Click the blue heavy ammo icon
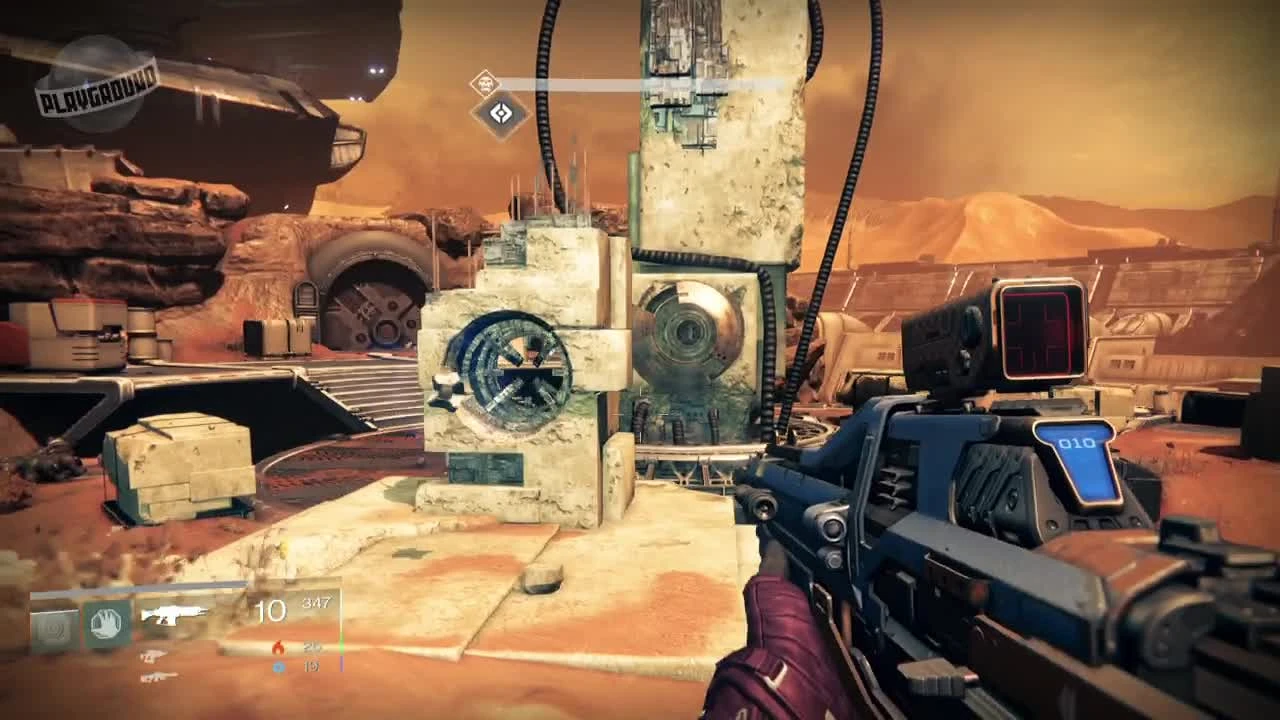 [x=277, y=666]
